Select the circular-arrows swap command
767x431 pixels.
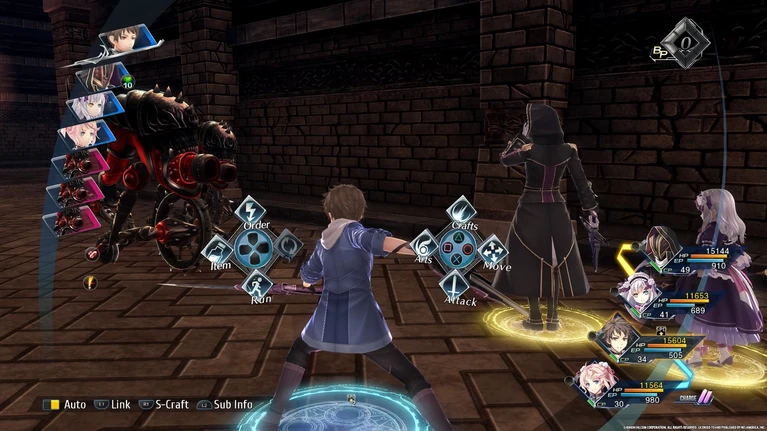pos(287,244)
